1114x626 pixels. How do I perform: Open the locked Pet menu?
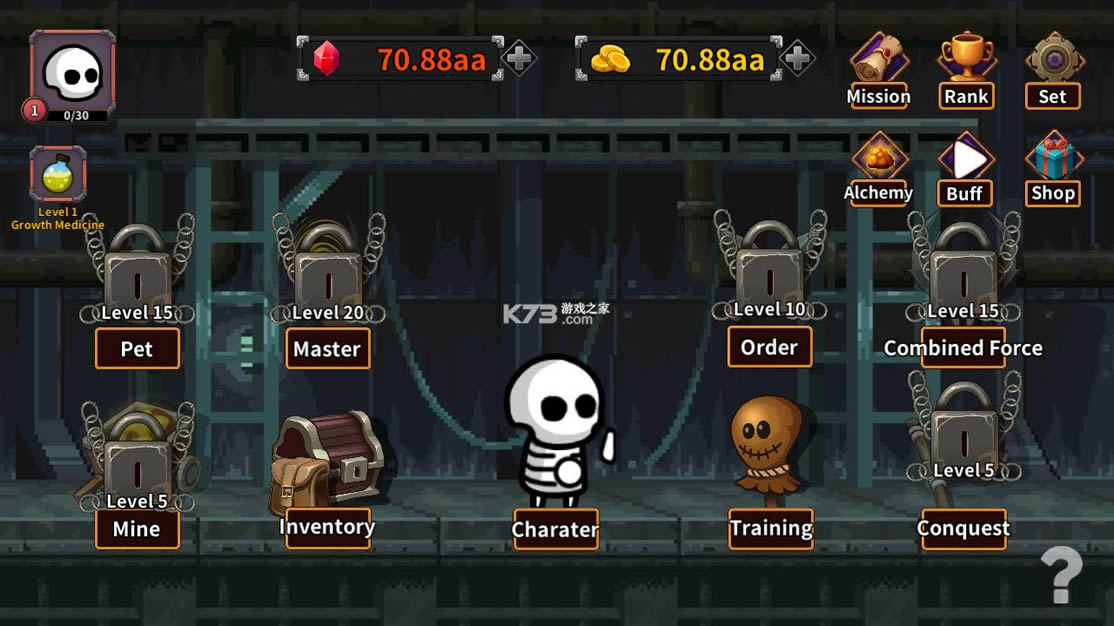tap(137, 349)
